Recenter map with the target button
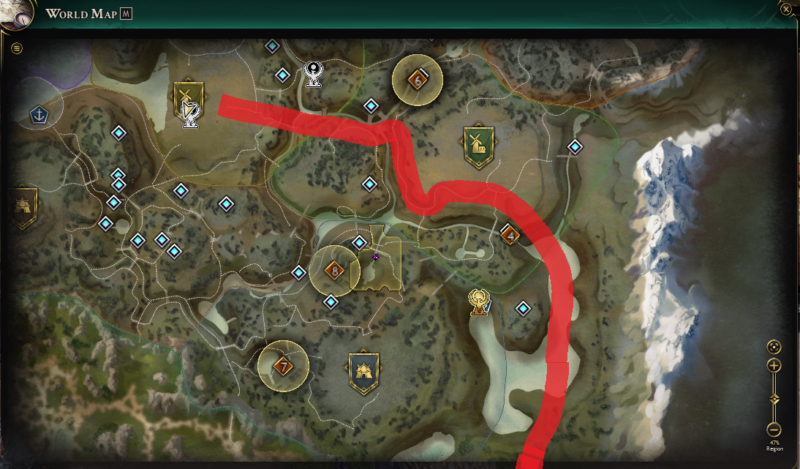Screen dimensions: 800x469 tap(774, 346)
